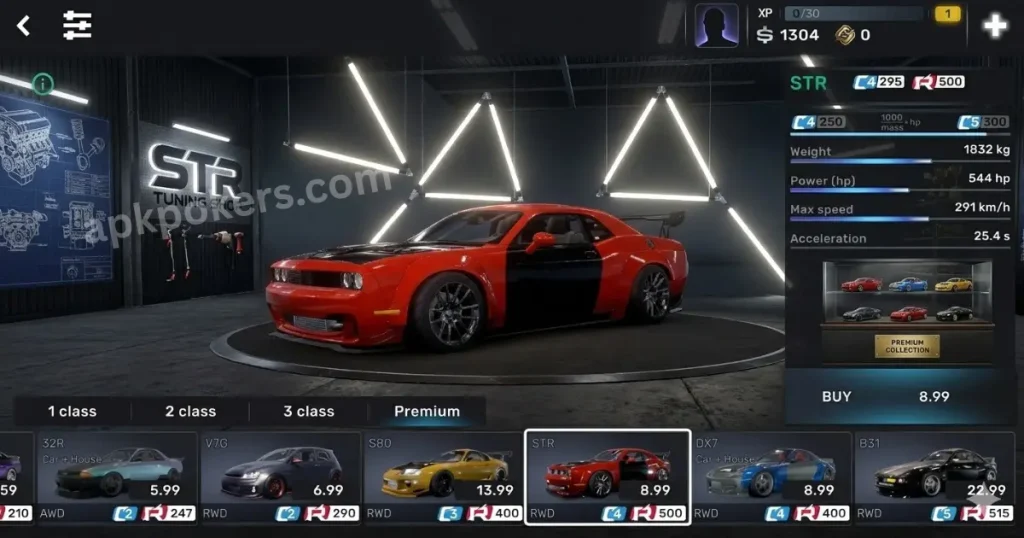Switch to the 2 class tab

coord(190,411)
